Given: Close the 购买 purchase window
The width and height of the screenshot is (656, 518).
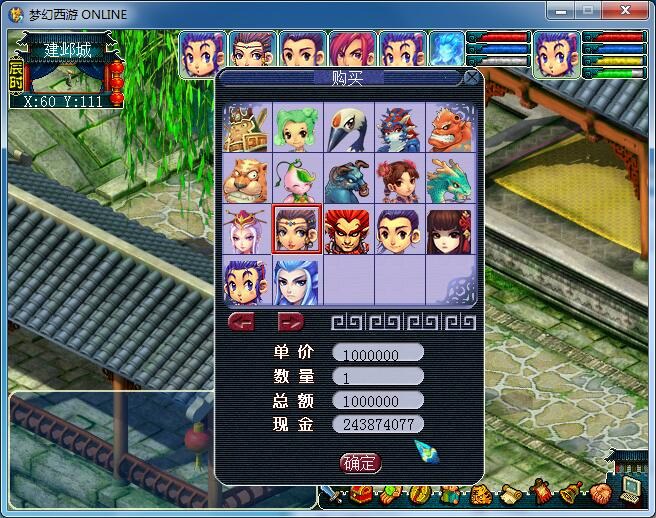Looking at the screenshot, I should point(471,78).
